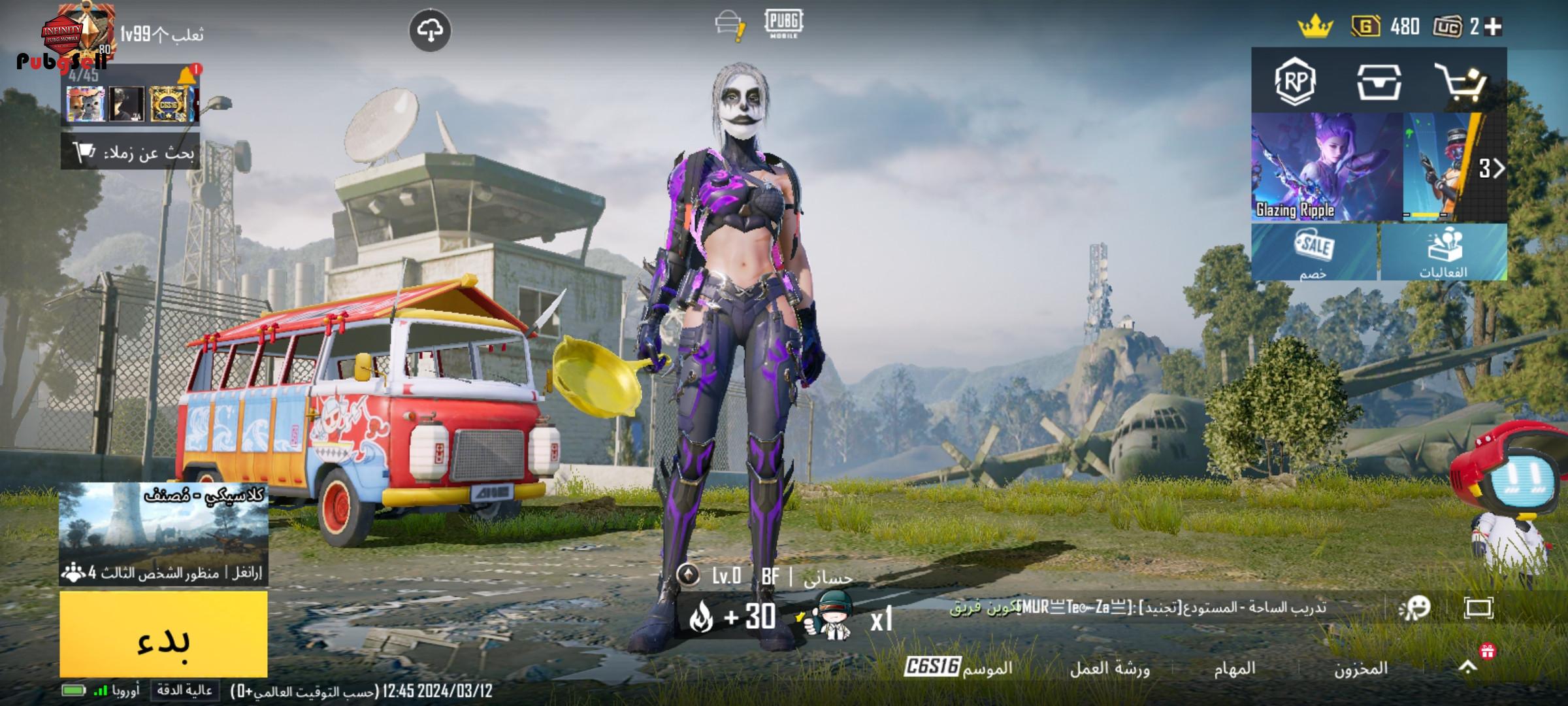1568x706 pixels.
Task: Open the SALE discount tile
Action: click(1314, 252)
